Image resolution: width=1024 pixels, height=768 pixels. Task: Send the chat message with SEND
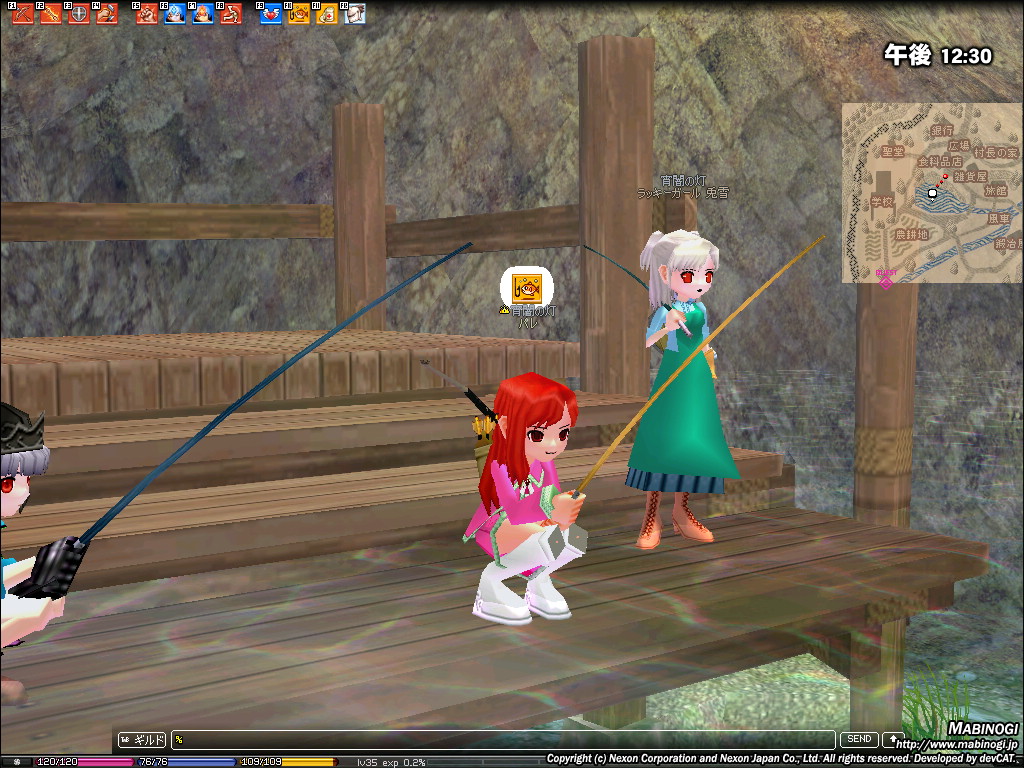click(x=859, y=740)
